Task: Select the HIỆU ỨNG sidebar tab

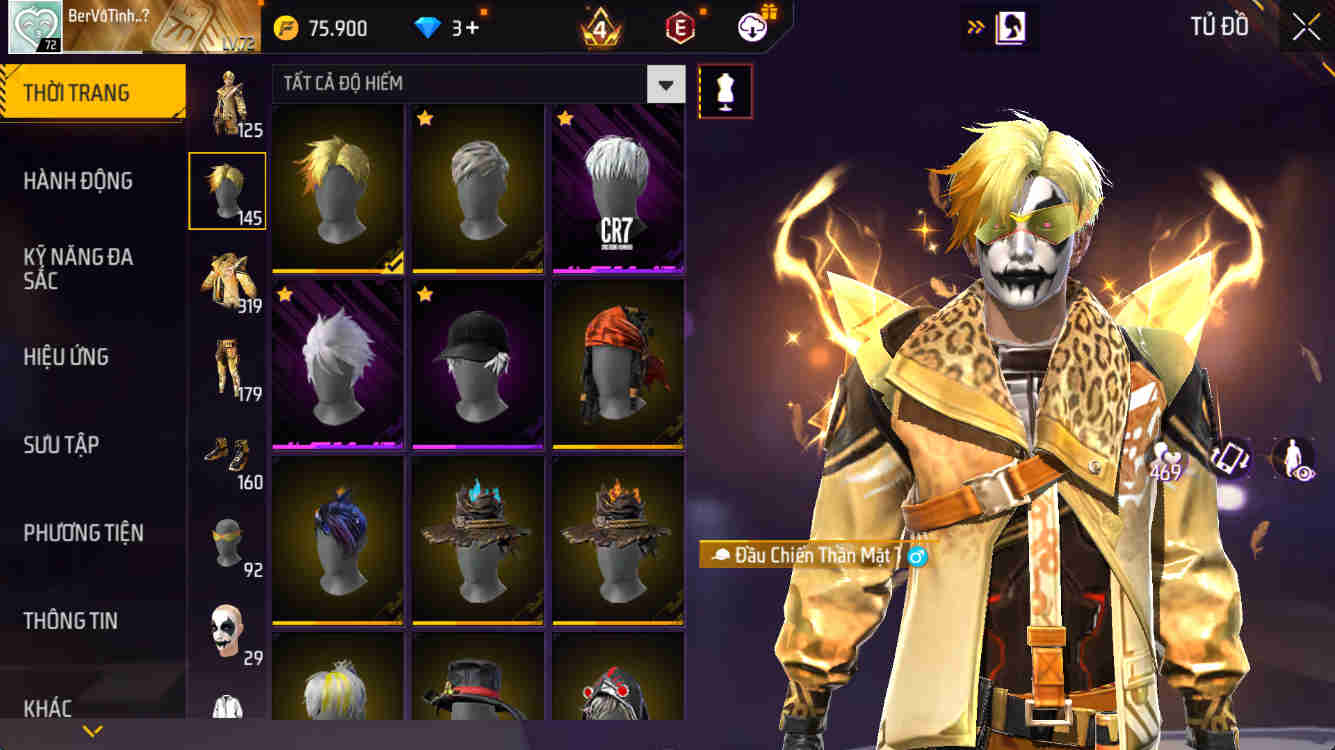Action: pyautogui.click(x=67, y=357)
